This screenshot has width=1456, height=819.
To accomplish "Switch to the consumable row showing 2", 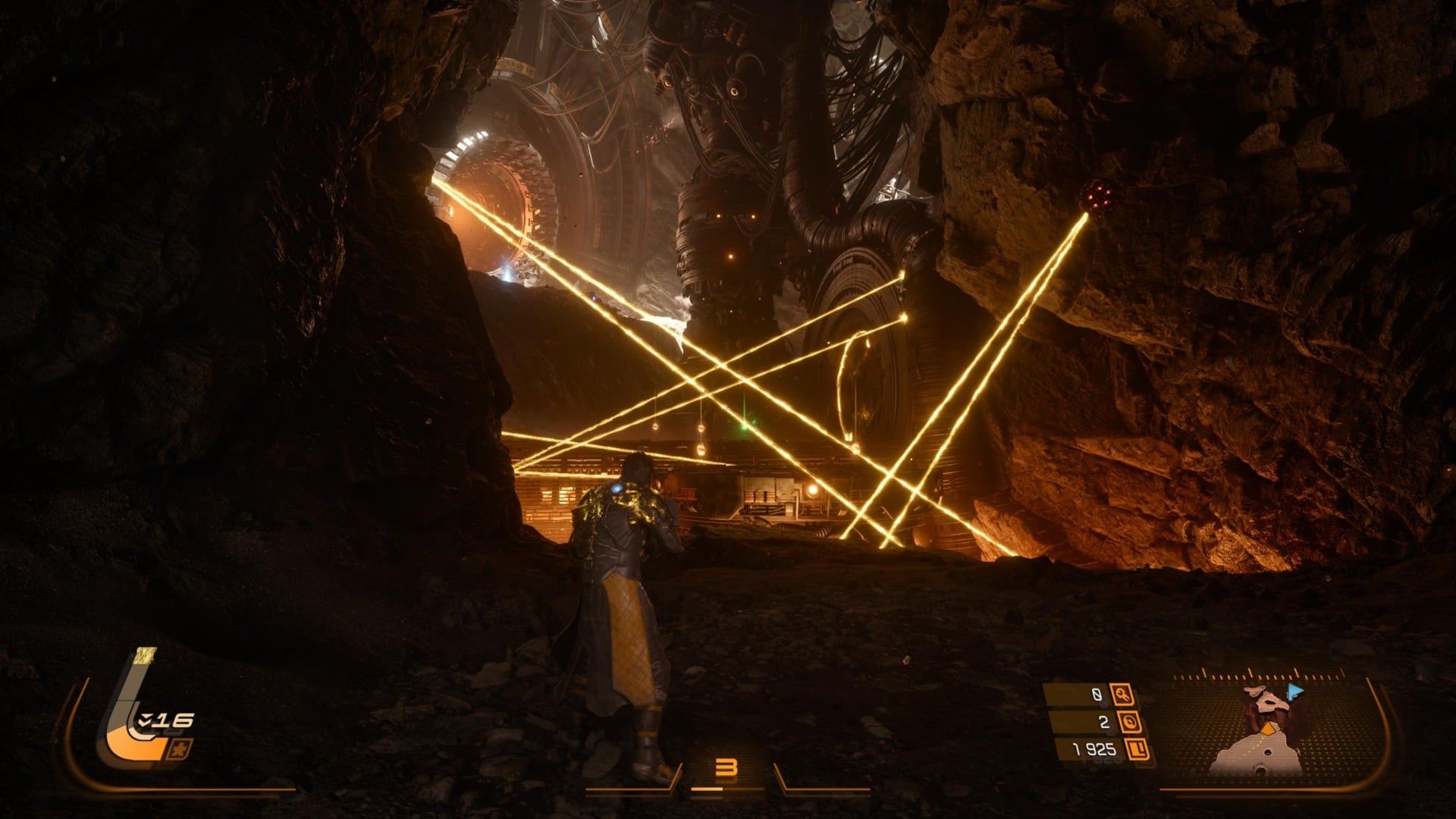I will point(1104,722).
